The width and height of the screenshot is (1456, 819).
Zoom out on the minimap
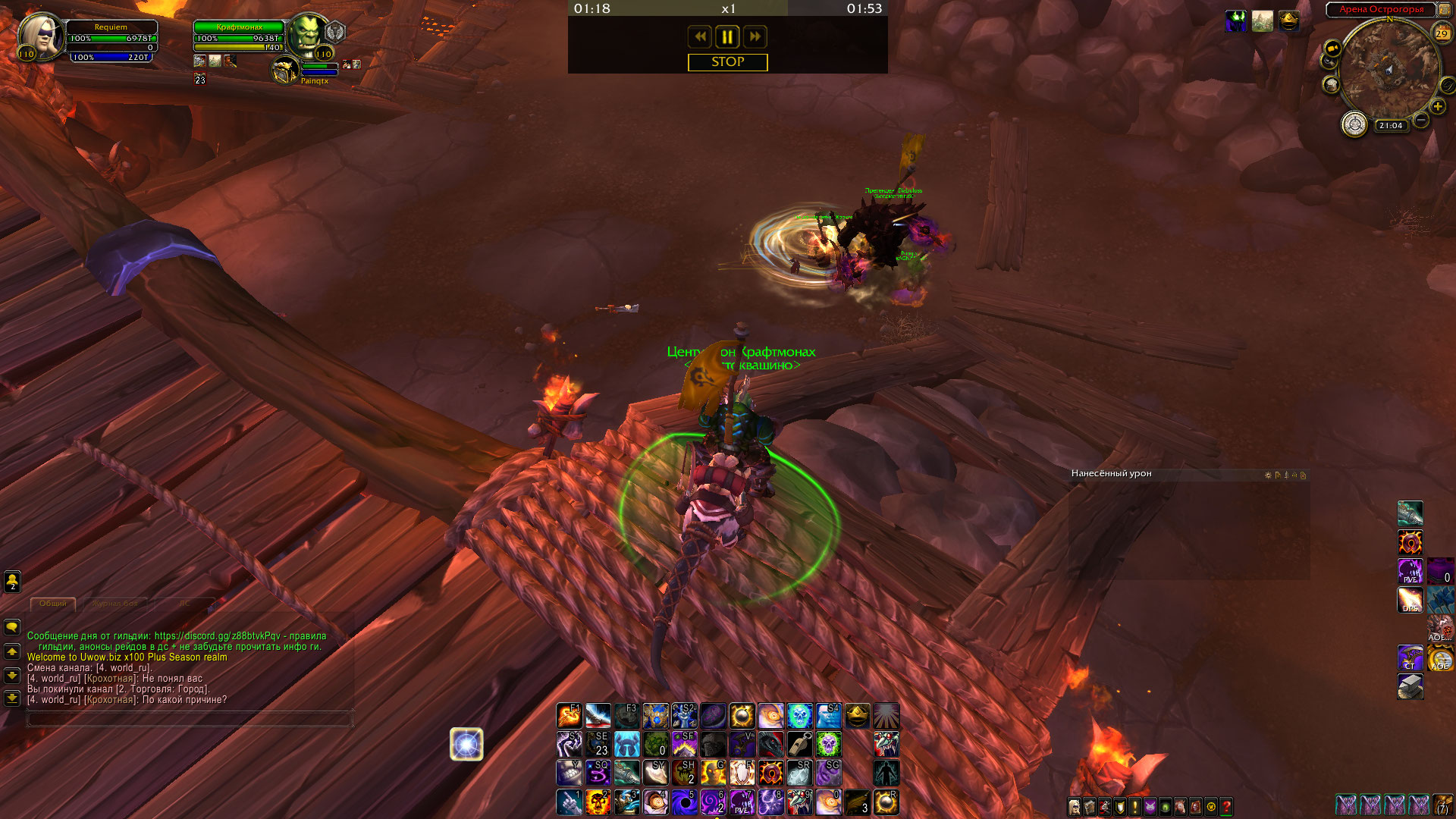[x=1421, y=120]
